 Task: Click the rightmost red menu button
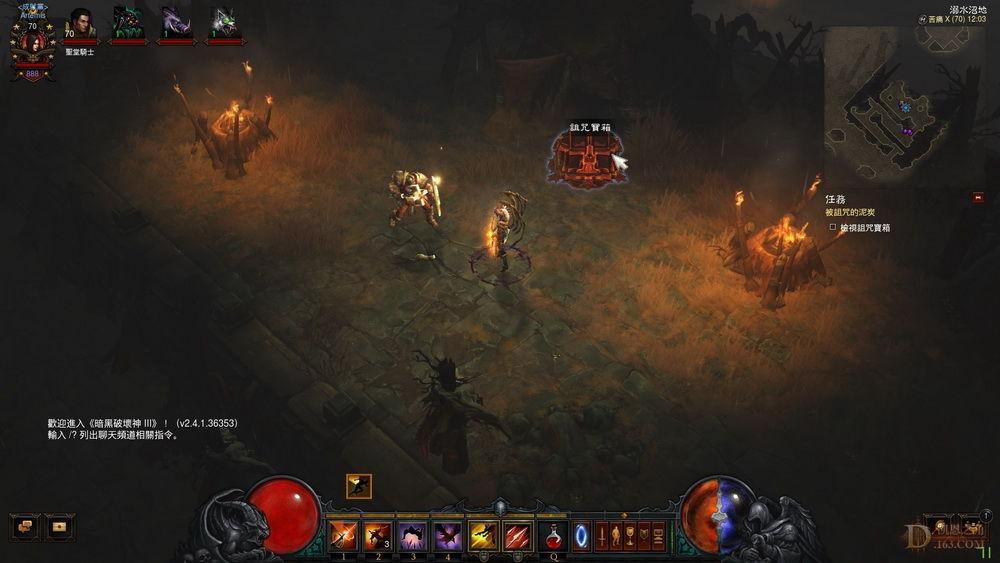(658, 536)
